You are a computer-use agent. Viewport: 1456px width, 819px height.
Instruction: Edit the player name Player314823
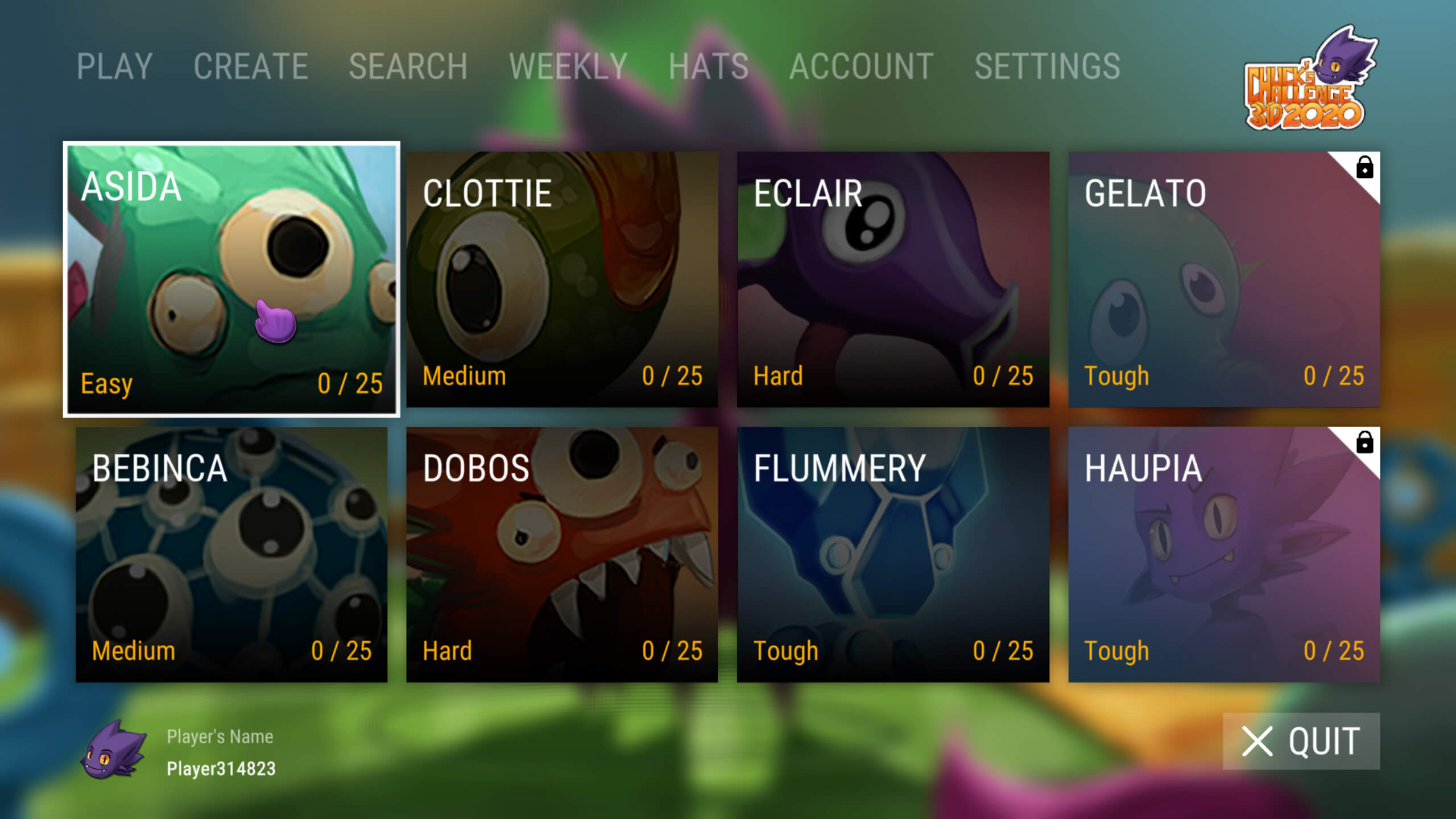[x=221, y=768]
